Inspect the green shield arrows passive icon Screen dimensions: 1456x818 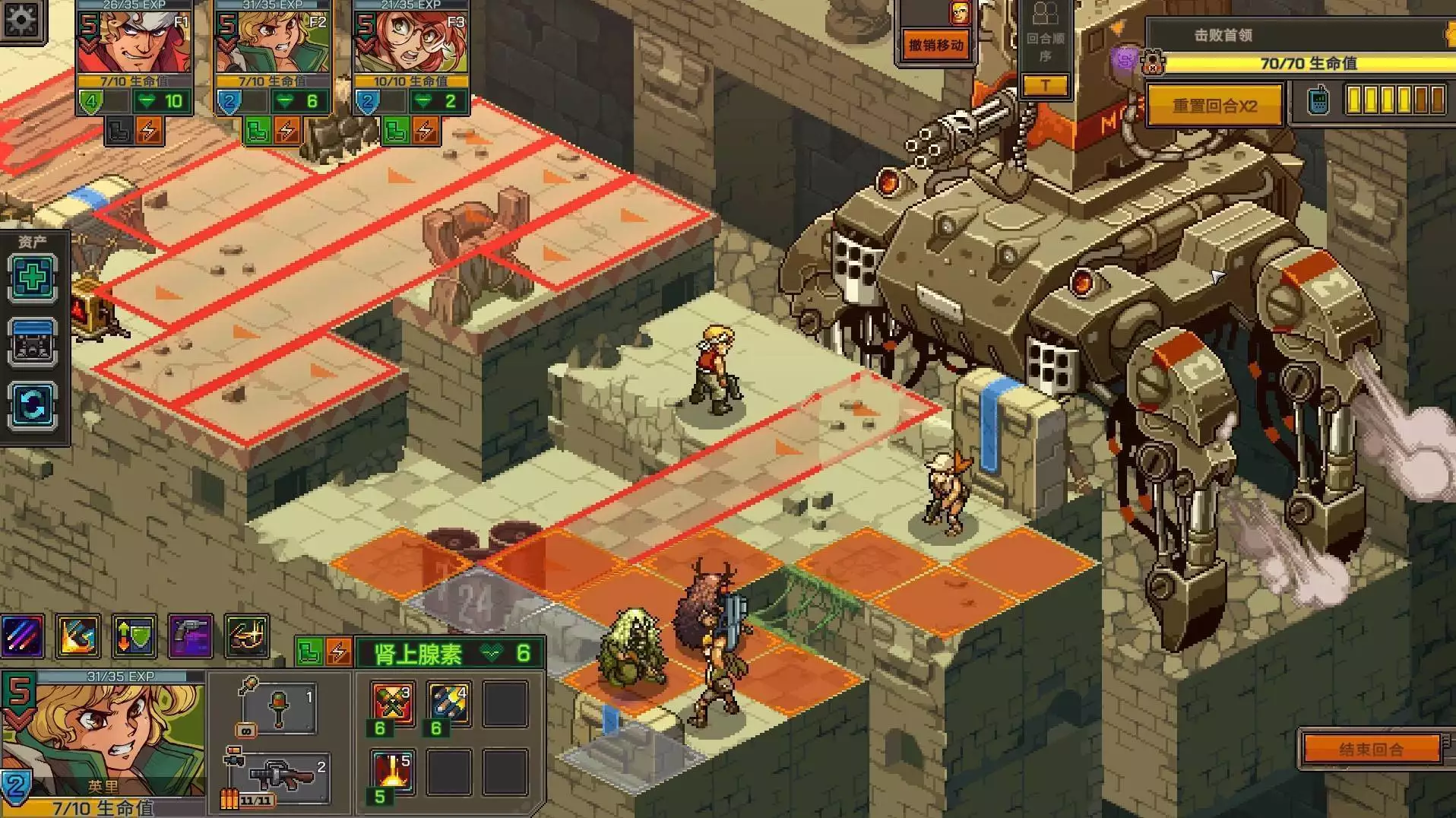coord(135,636)
